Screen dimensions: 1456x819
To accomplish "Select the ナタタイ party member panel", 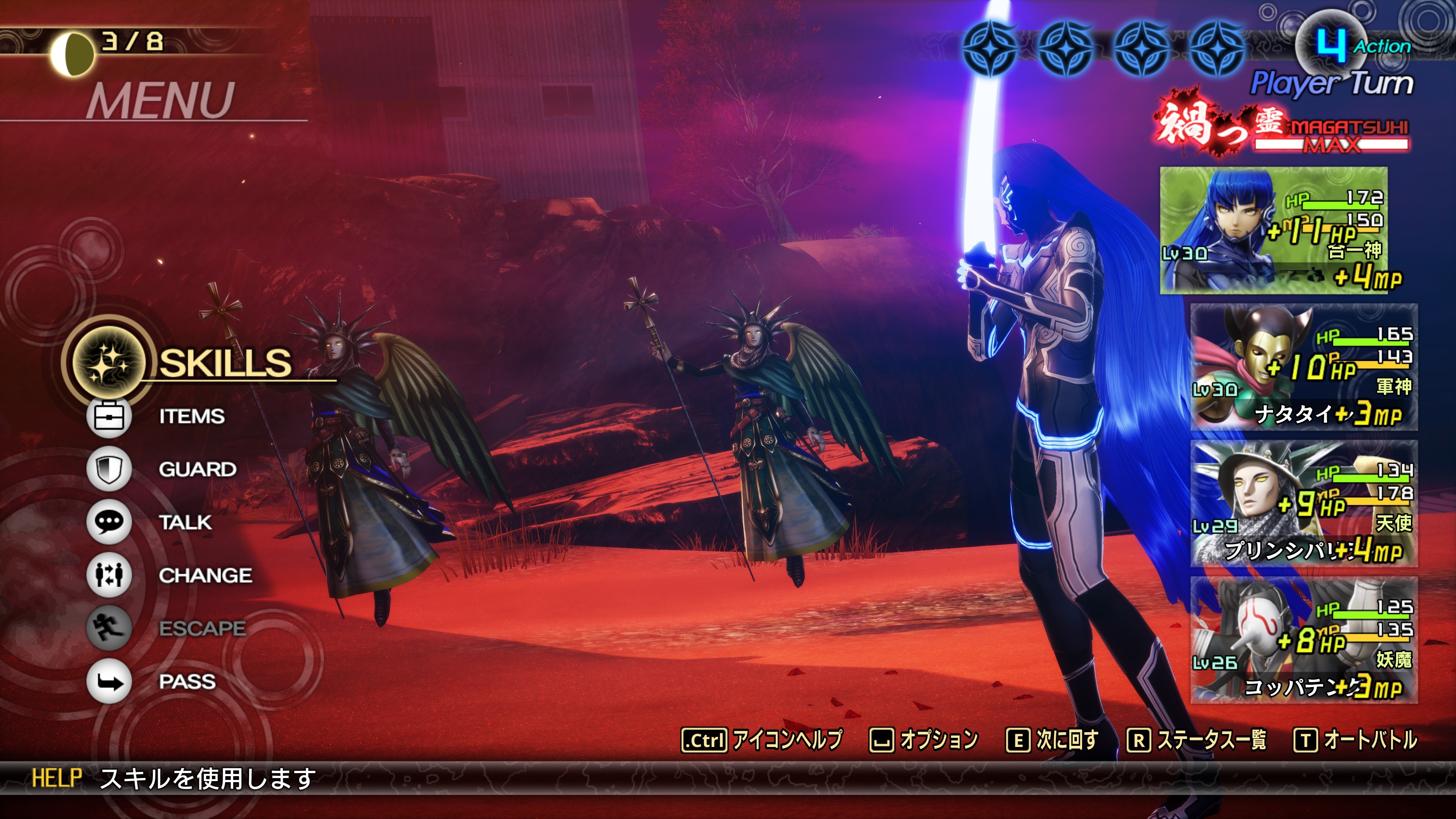I will pos(1304,367).
